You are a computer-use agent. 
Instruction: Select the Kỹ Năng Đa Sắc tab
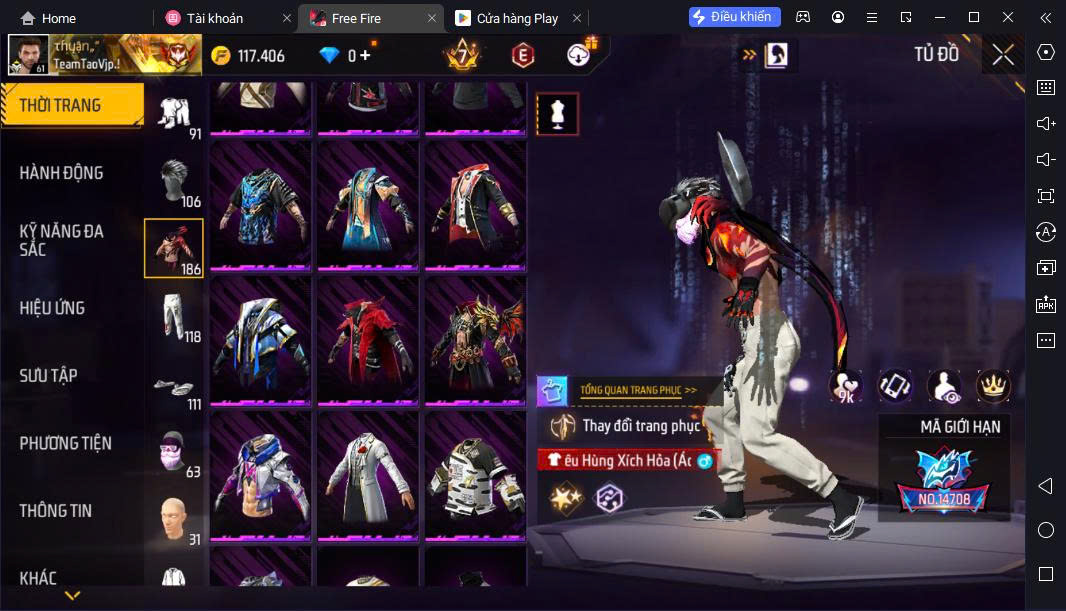pos(62,240)
